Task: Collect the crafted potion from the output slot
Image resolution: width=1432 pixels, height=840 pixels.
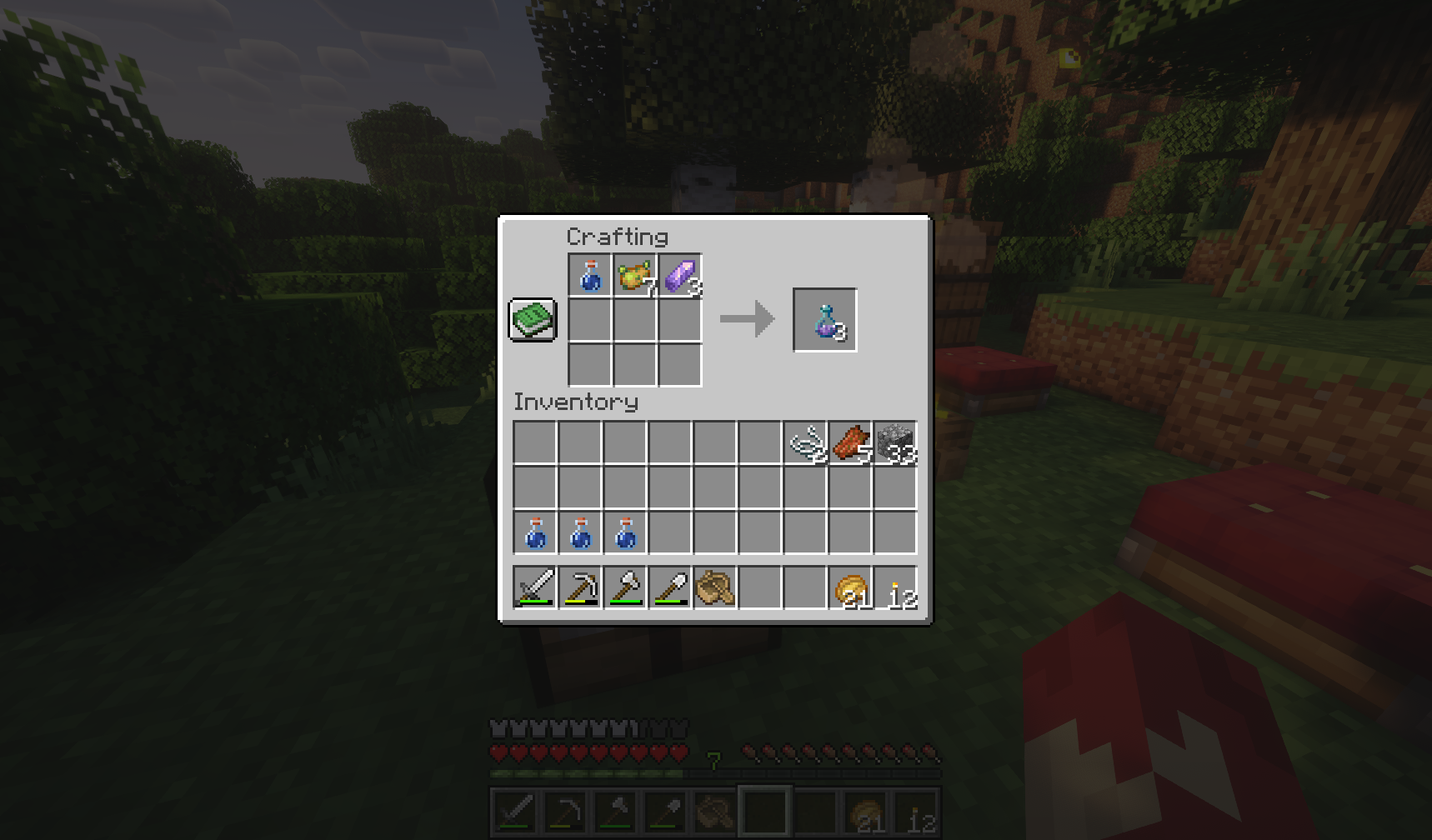Action: (825, 321)
